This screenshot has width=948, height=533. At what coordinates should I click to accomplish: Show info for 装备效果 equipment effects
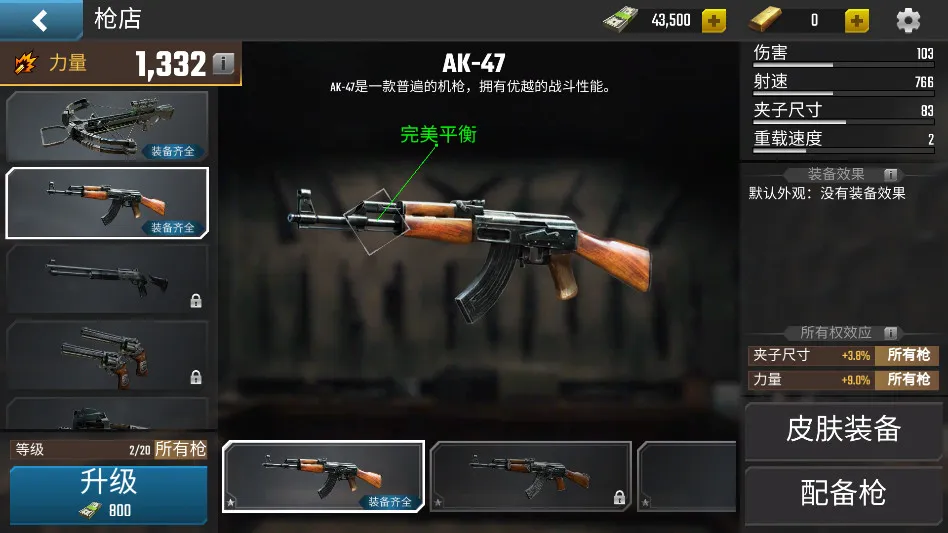pos(890,175)
